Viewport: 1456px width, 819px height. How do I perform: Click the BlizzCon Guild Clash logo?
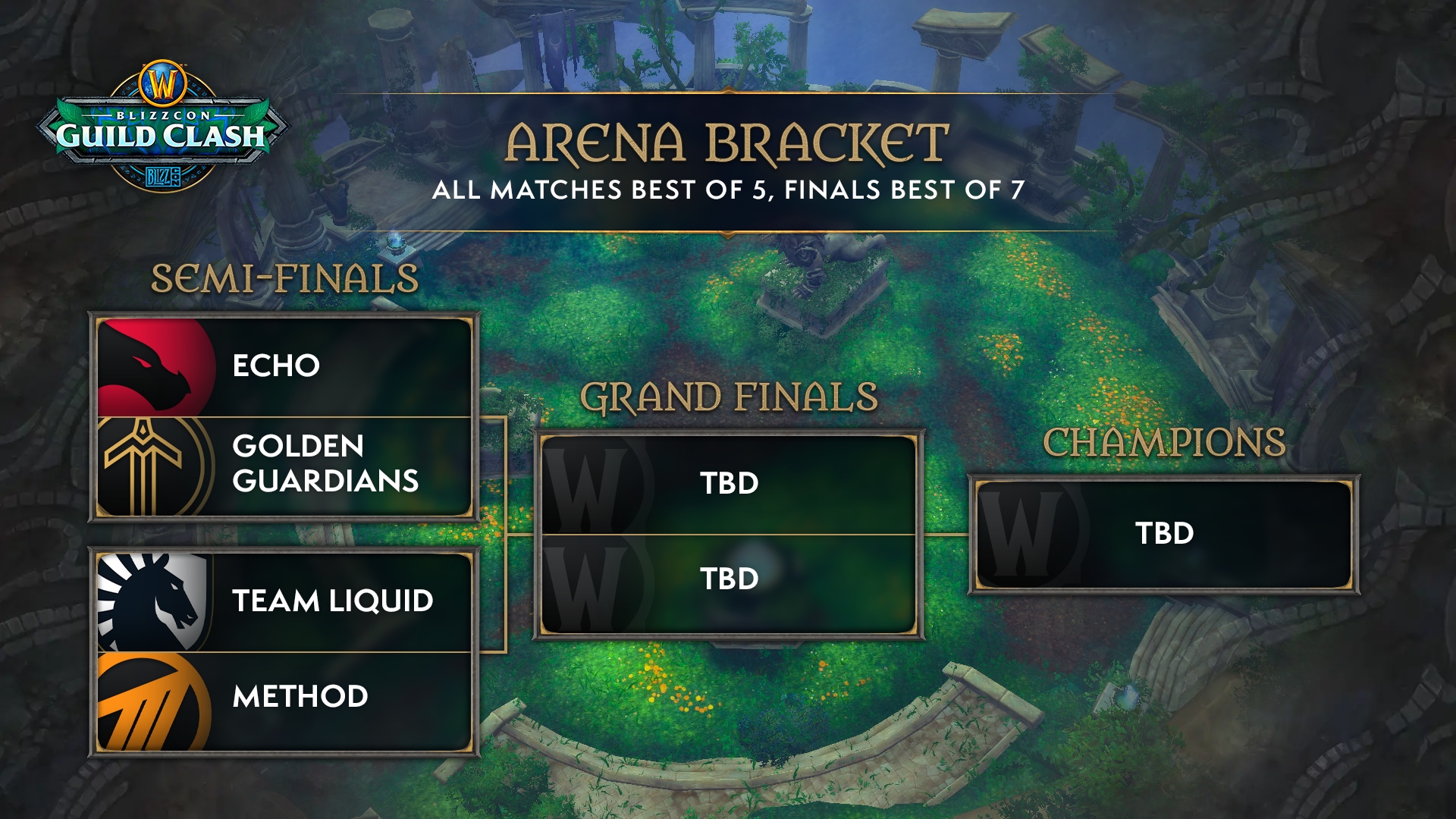[162, 127]
